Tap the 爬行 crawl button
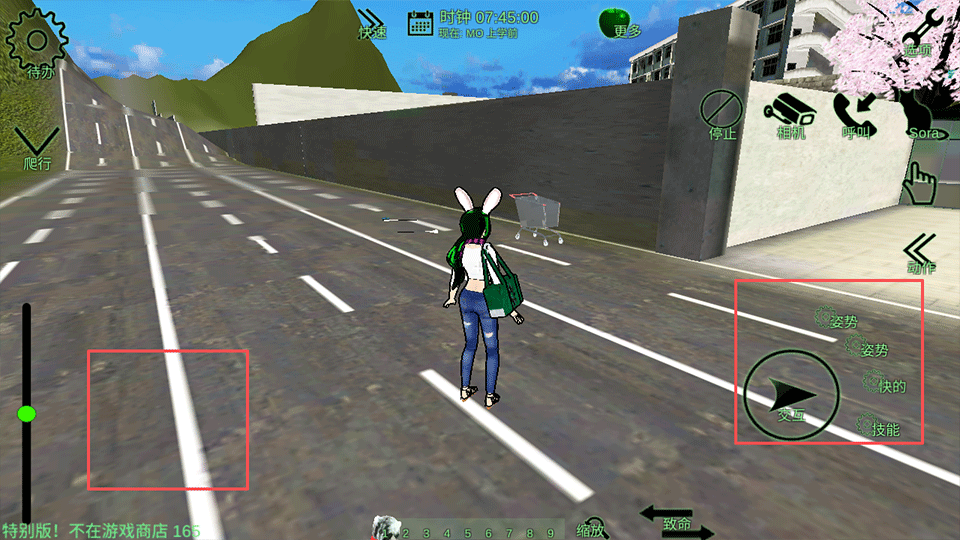The image size is (960, 540). 37,148
